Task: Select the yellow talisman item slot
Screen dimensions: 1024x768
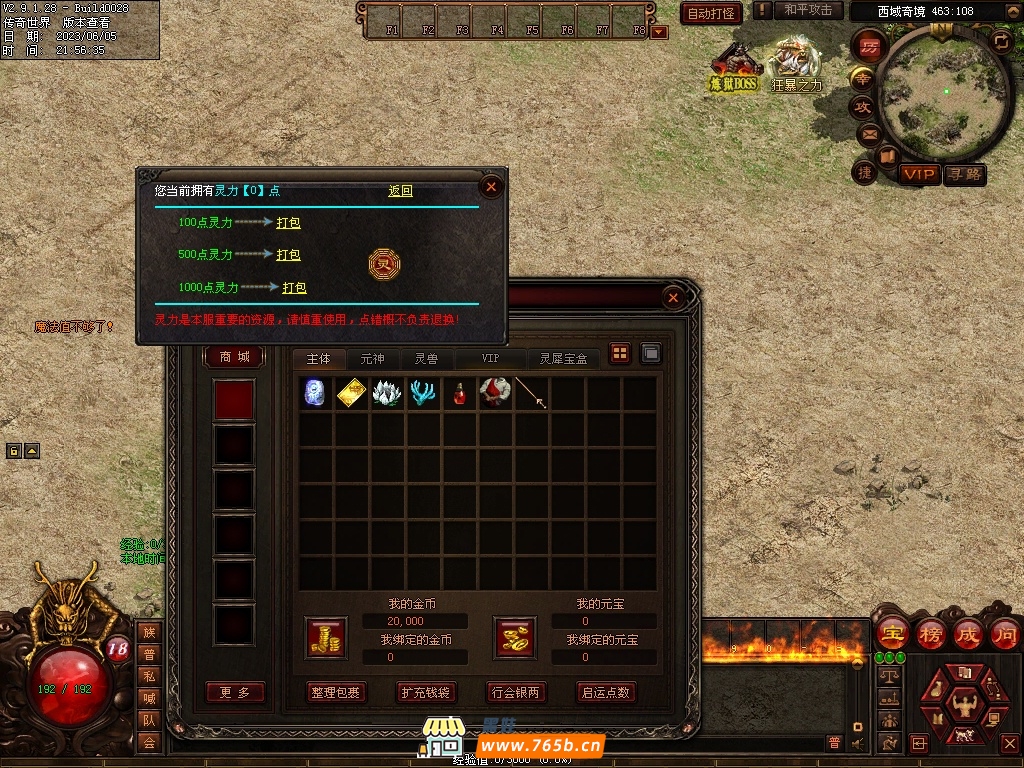Action: (x=351, y=393)
